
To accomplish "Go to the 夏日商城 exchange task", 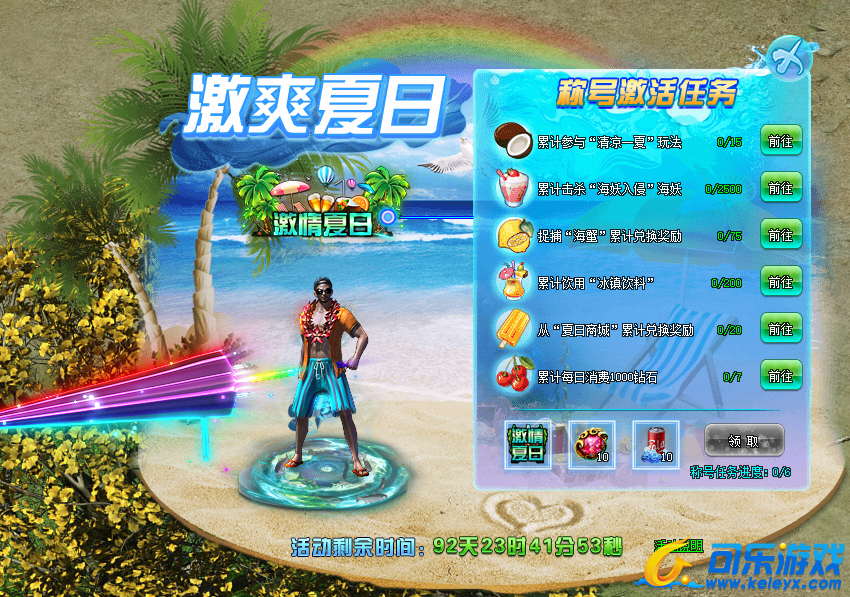I will pos(780,329).
